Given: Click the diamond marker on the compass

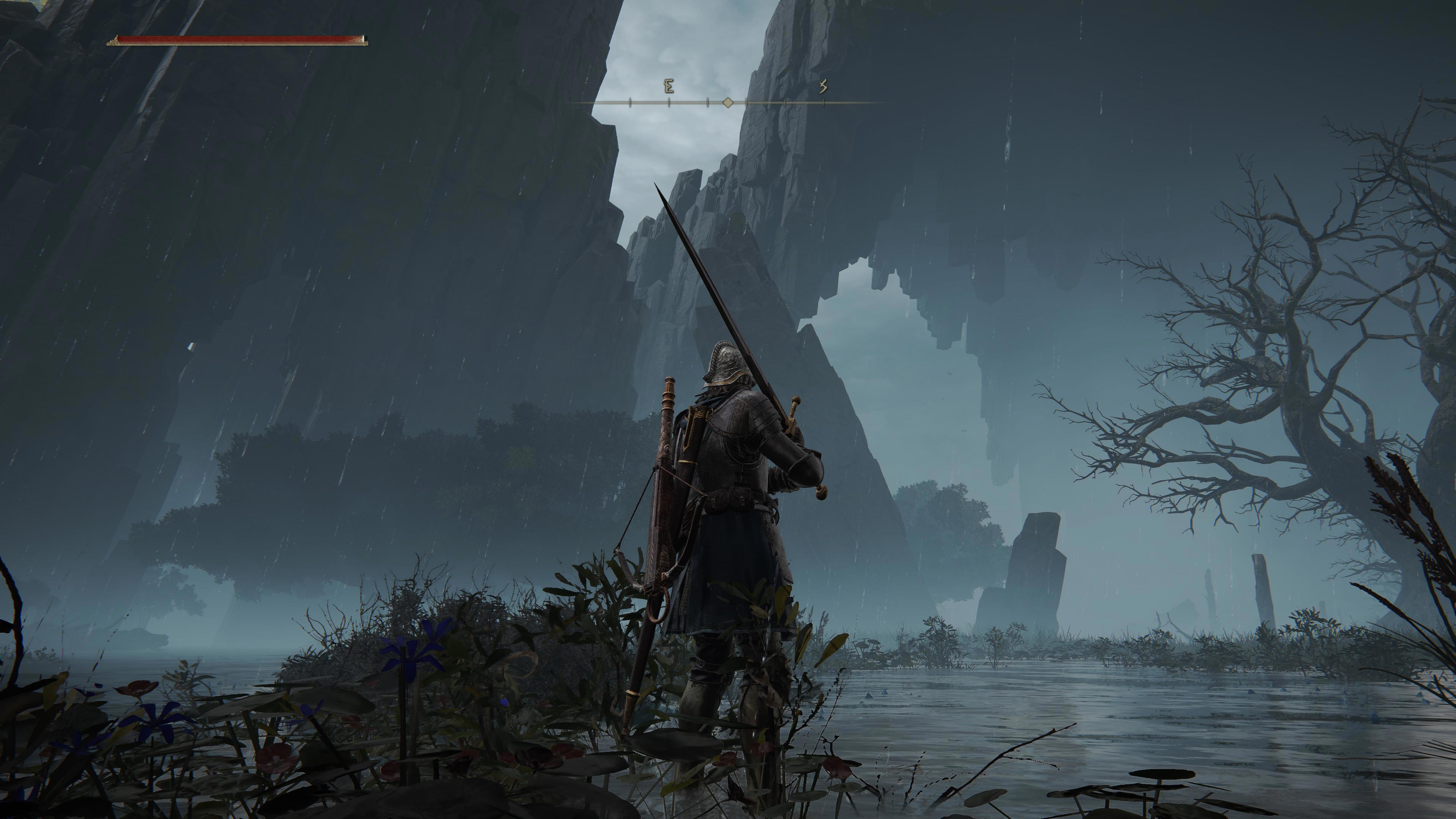Looking at the screenshot, I should (728, 102).
